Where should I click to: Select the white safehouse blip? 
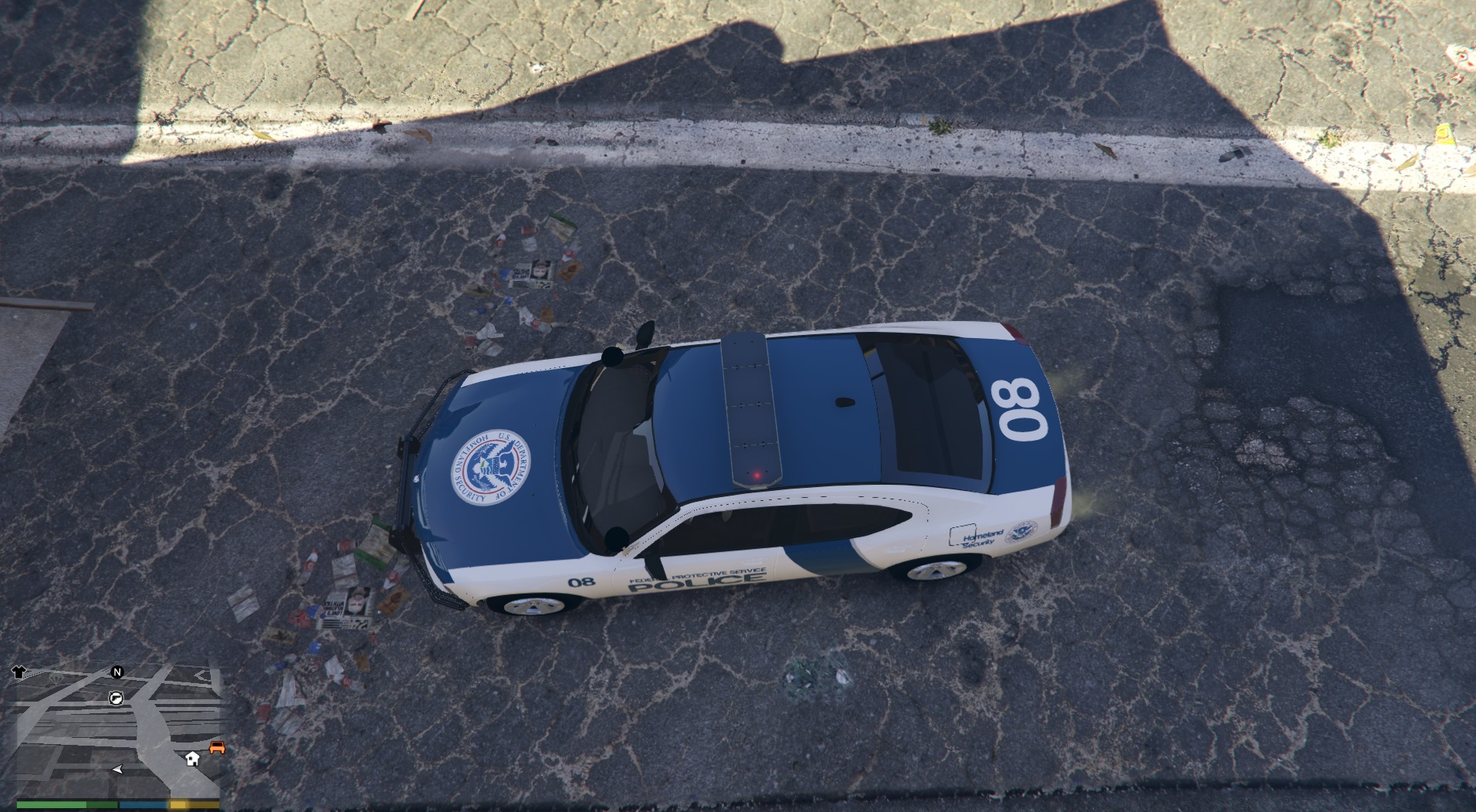click(x=192, y=758)
